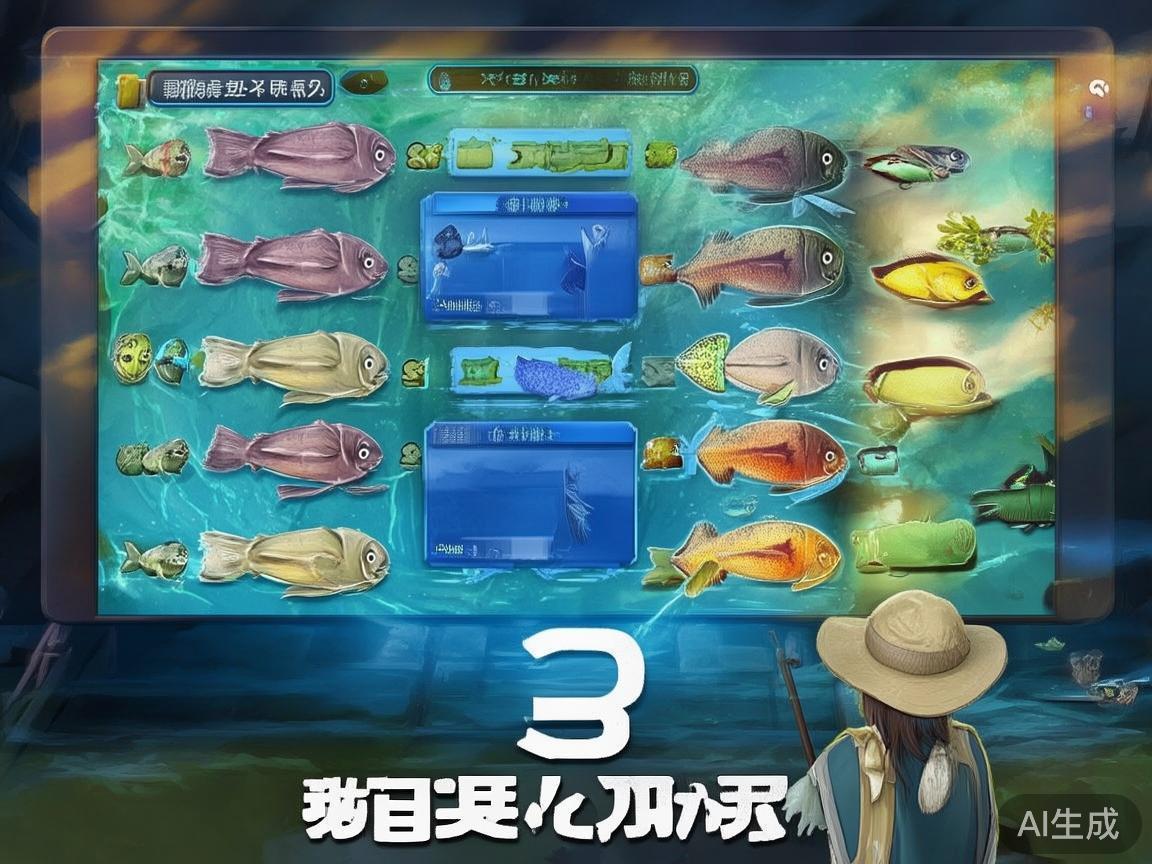Pick the dark green lobster icon

pyautogui.click(x=1012, y=495)
